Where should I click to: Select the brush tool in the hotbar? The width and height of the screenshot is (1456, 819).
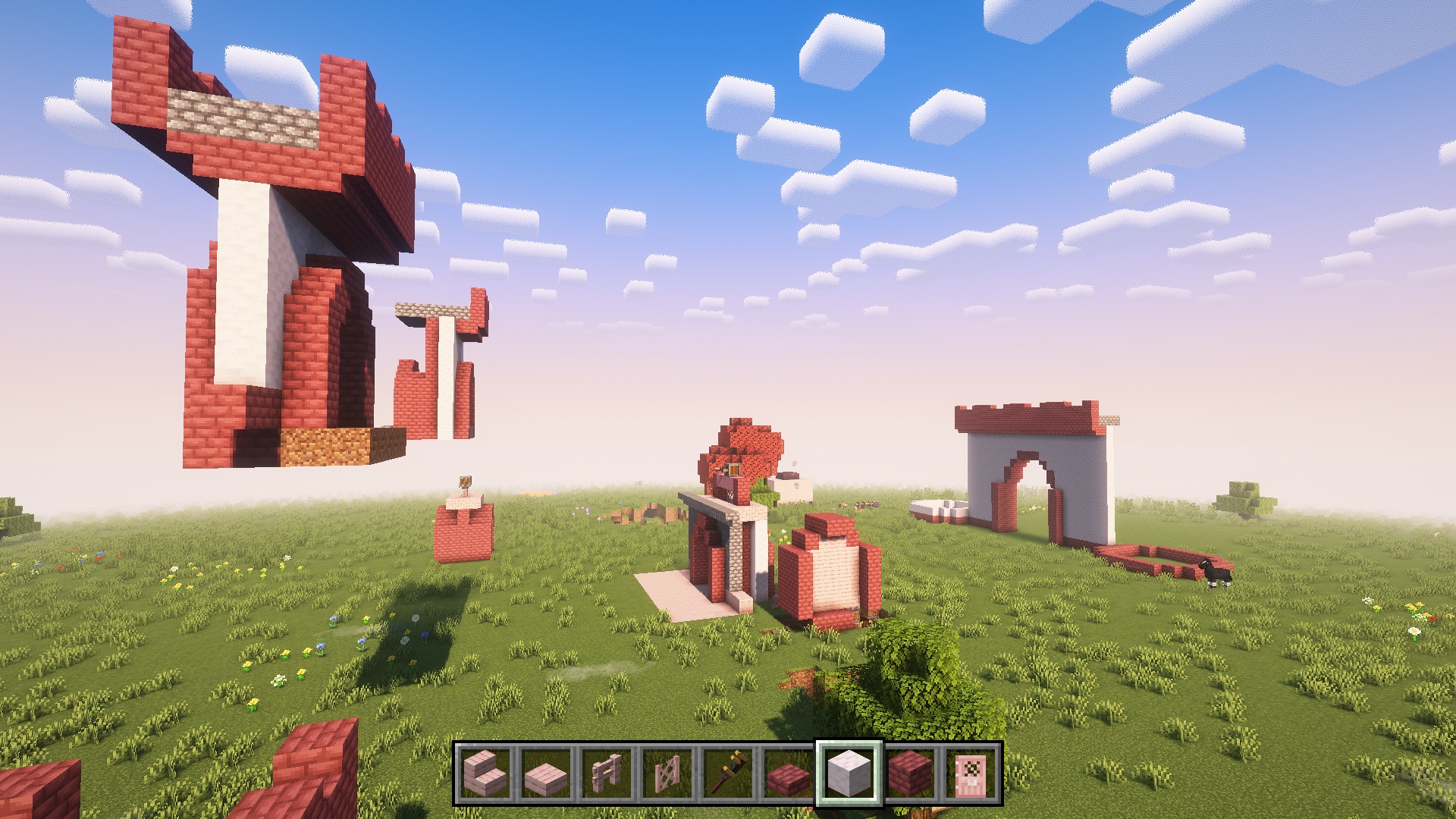(728, 773)
